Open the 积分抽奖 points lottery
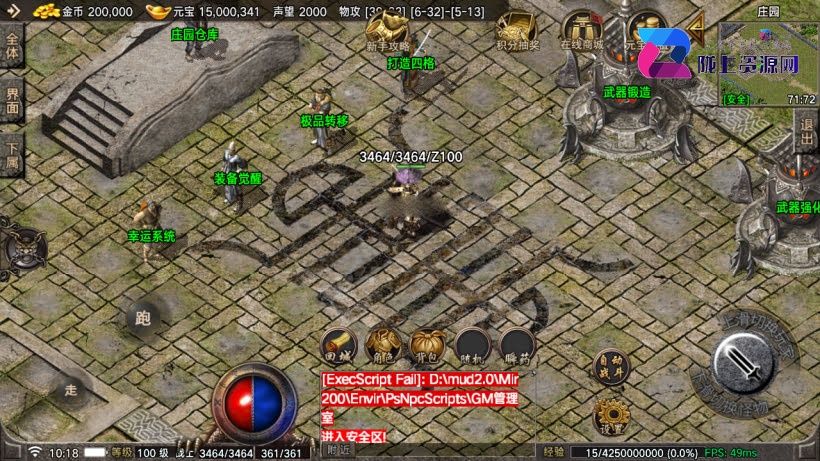The width and height of the screenshot is (820, 461). [518, 31]
